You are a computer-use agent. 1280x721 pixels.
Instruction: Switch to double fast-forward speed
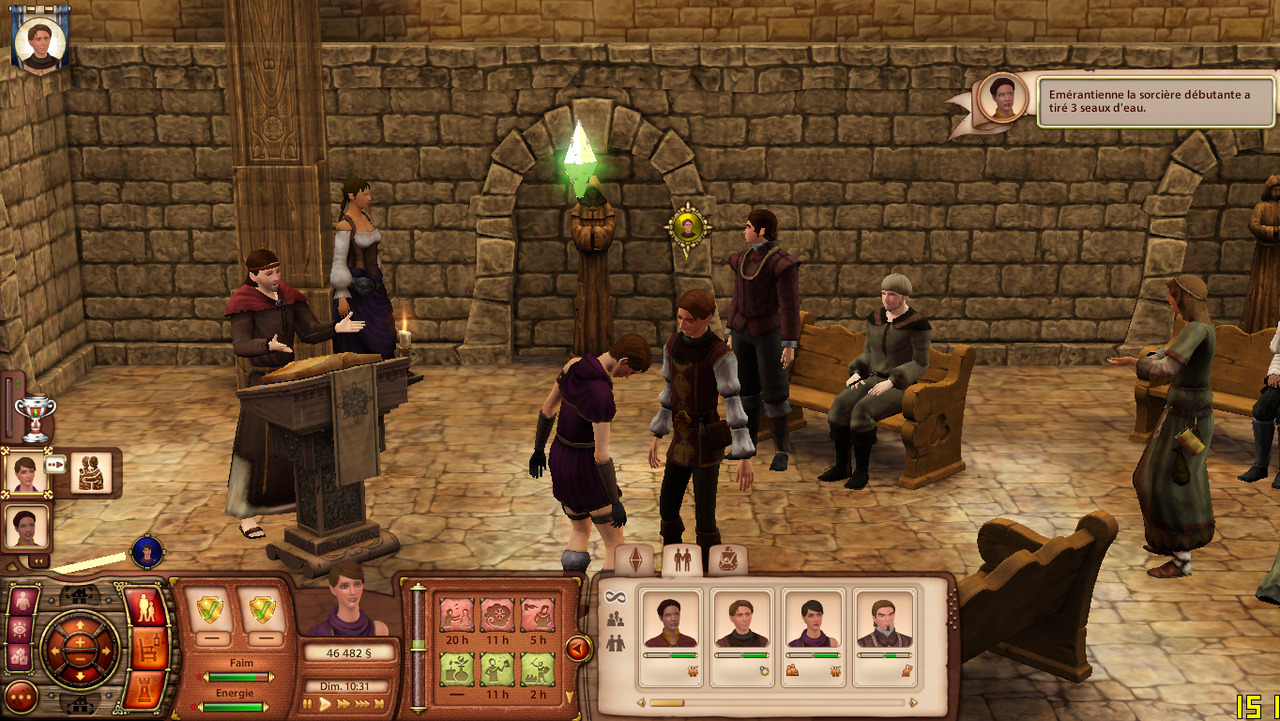pos(344,704)
